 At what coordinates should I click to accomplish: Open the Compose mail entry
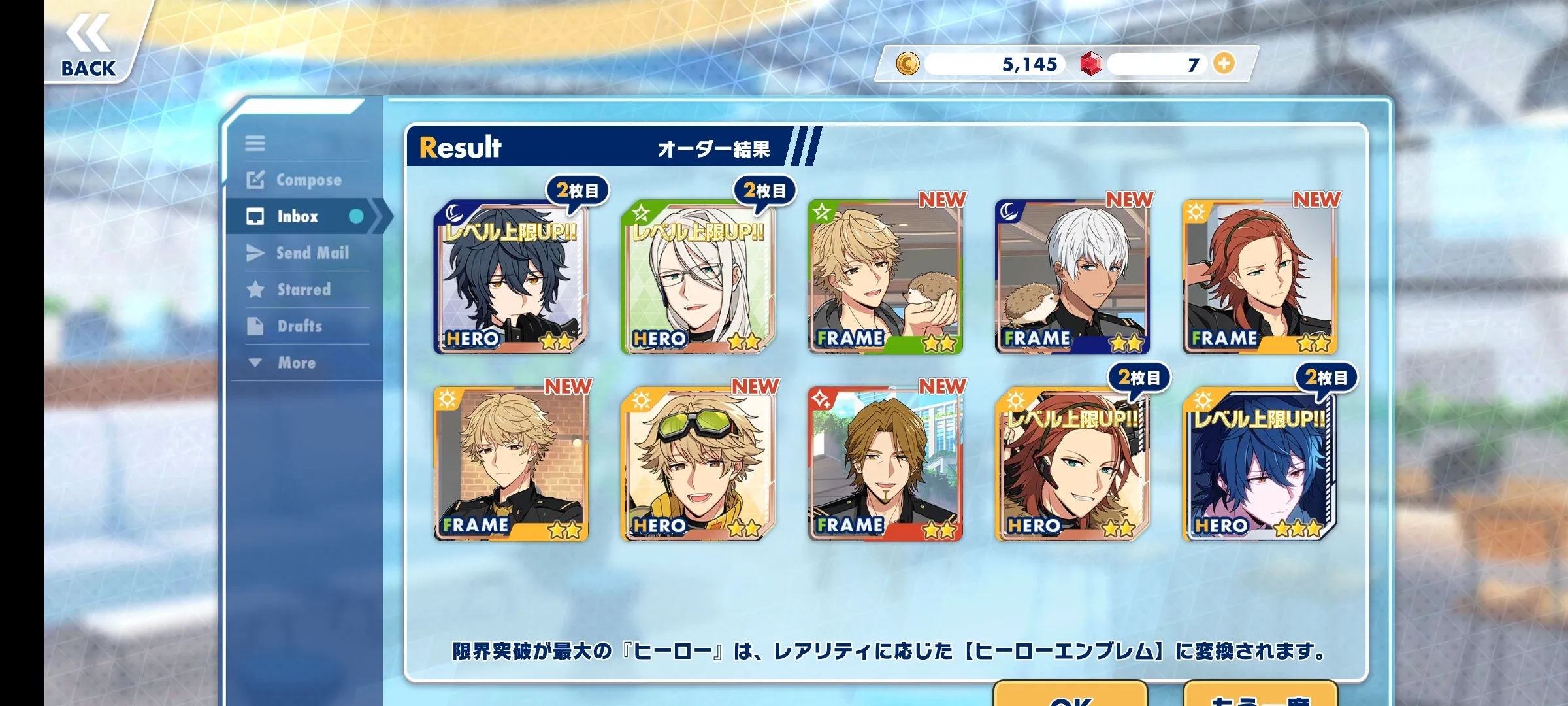(x=295, y=180)
